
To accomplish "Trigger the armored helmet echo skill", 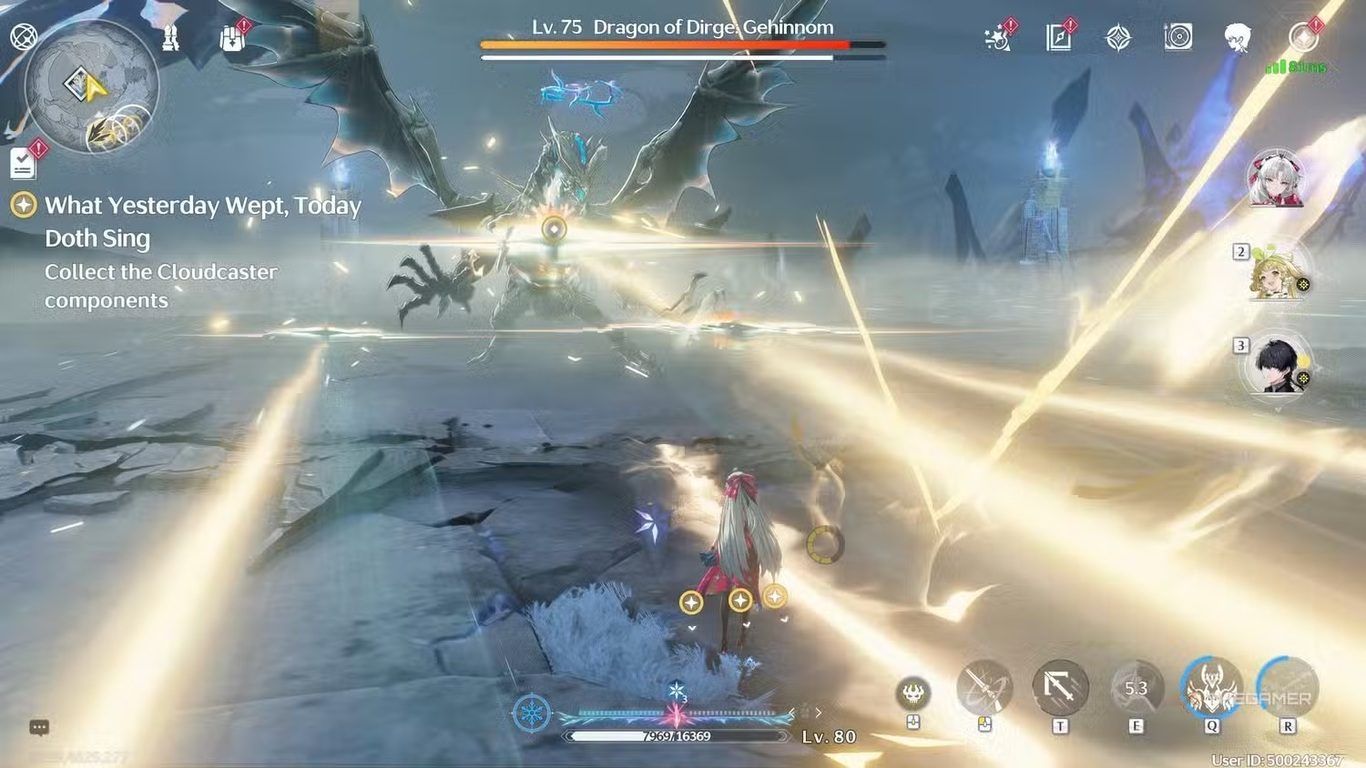I will (x=1211, y=688).
